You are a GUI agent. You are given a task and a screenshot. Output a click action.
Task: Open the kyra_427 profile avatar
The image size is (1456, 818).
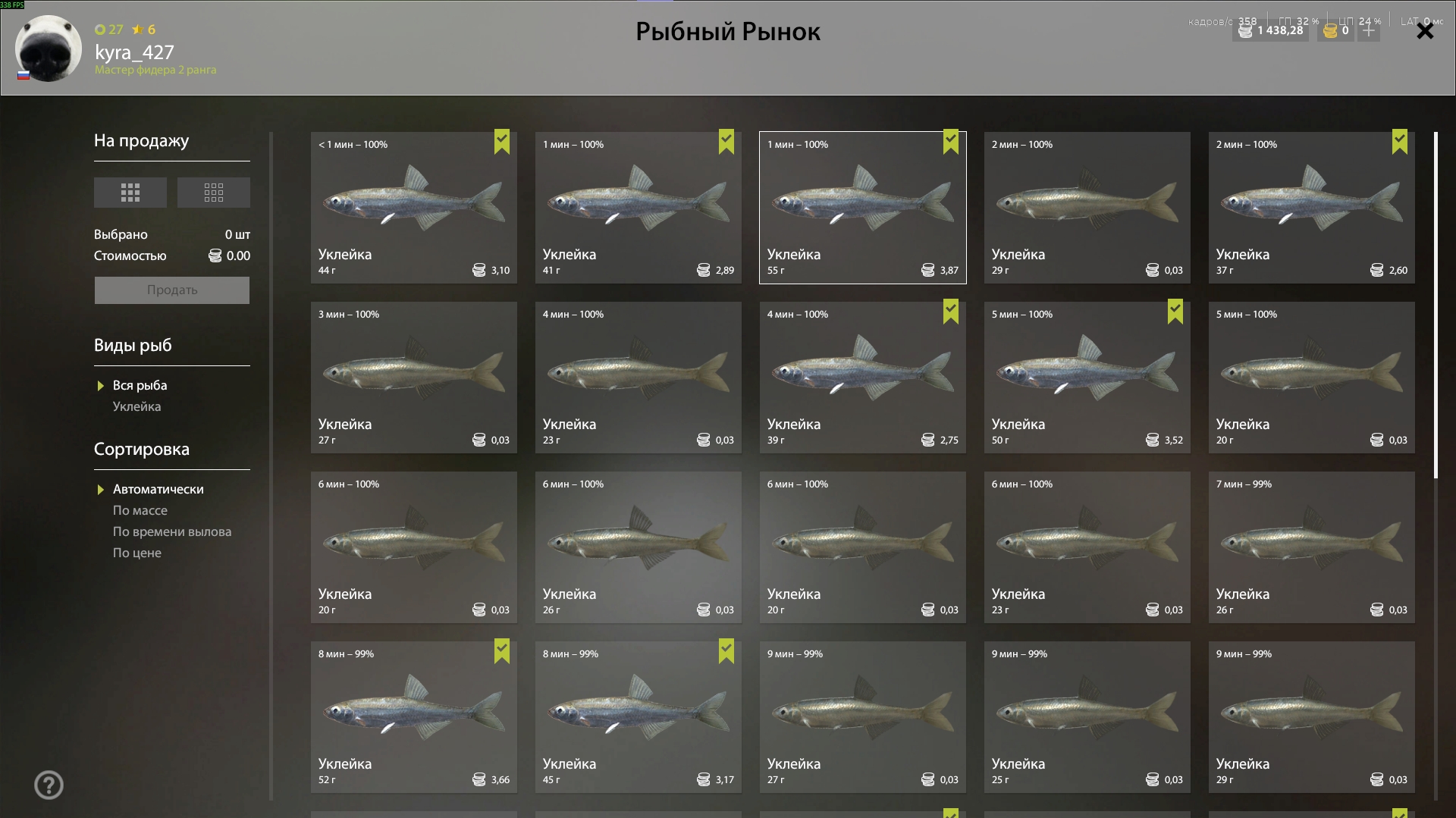click(x=48, y=48)
